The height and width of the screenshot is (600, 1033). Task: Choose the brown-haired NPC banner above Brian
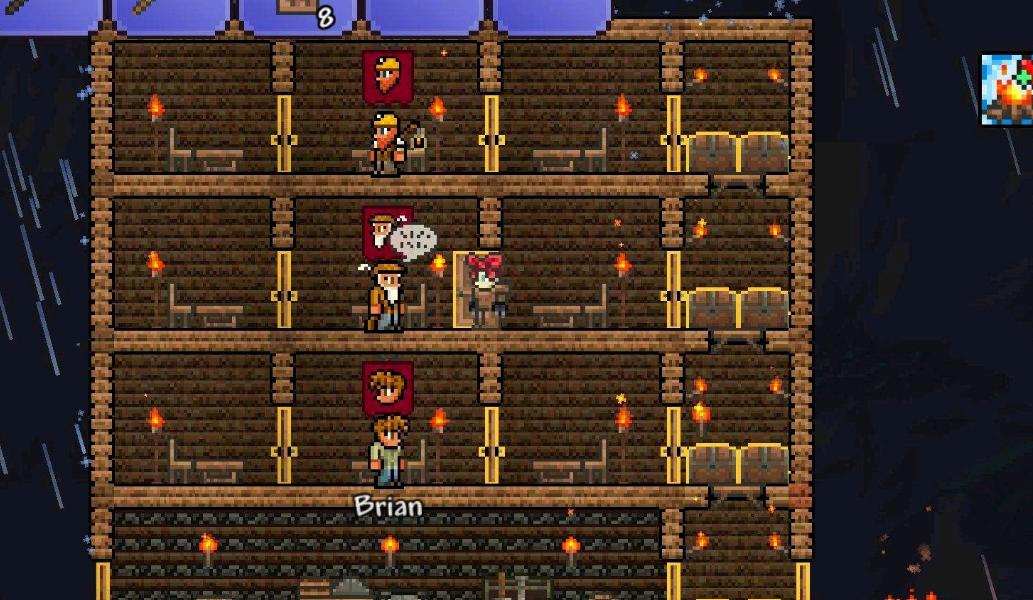click(x=388, y=388)
